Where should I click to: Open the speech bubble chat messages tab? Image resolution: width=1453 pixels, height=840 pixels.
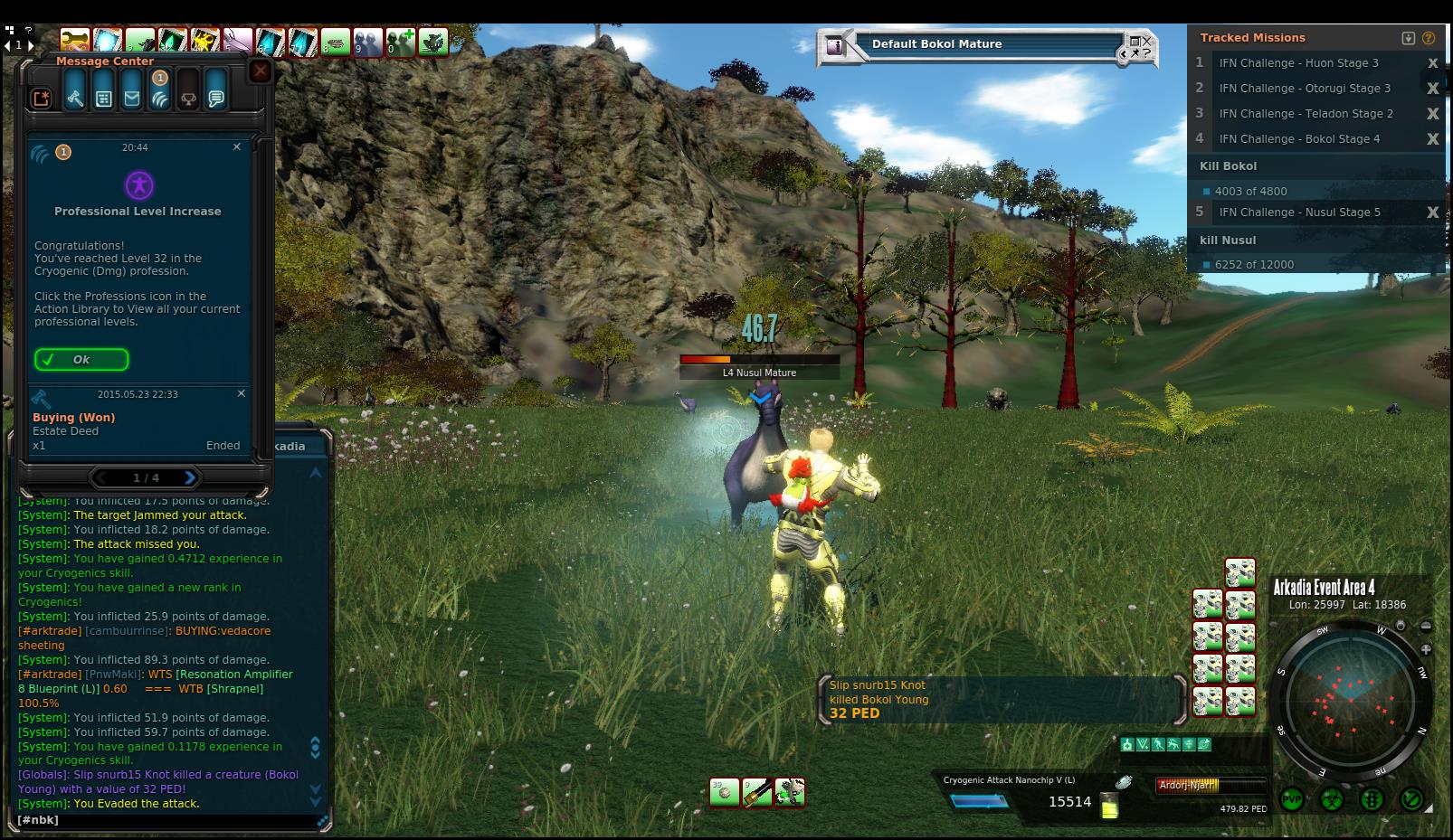tap(216, 98)
